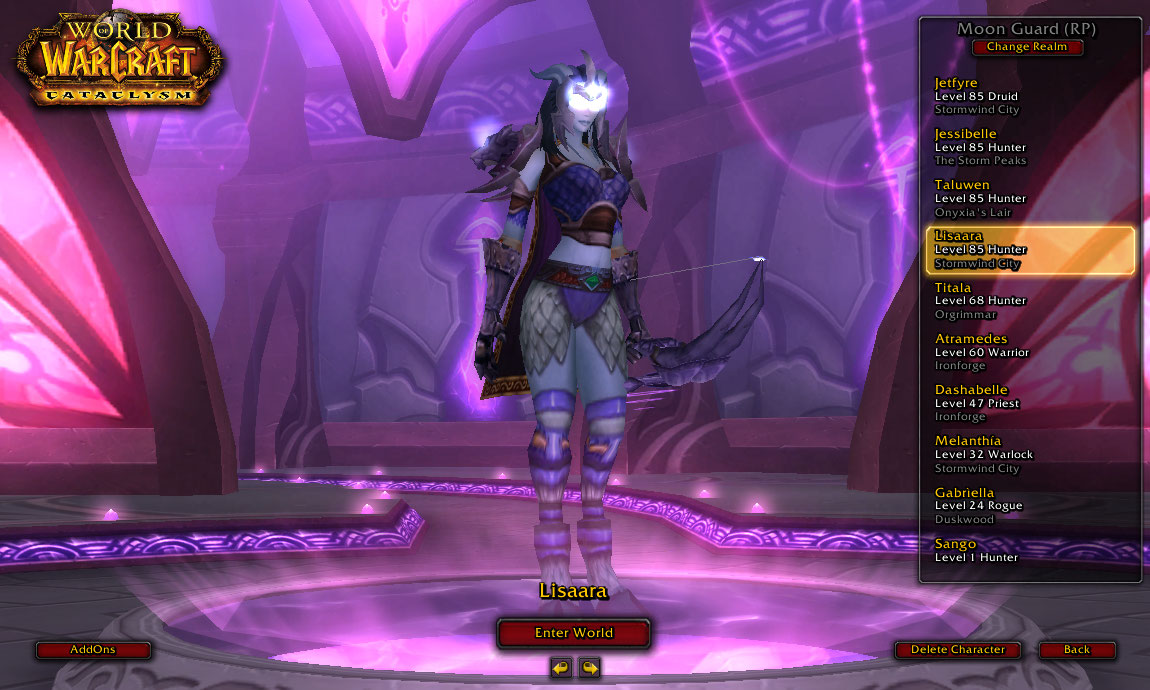
Task: Pick the highlighted Lisaara character entry
Action: [1030, 250]
